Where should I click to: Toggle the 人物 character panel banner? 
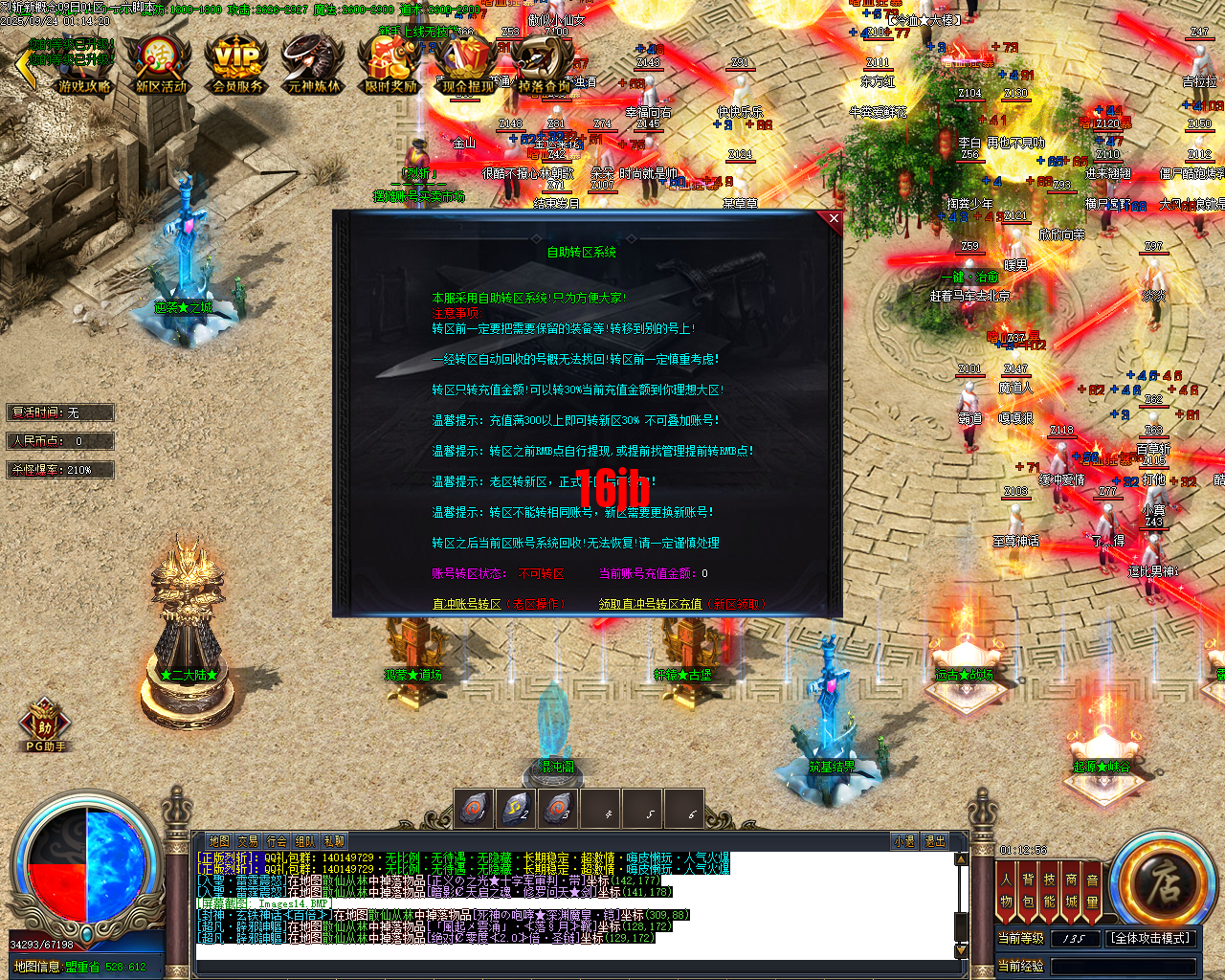pos(1005,888)
